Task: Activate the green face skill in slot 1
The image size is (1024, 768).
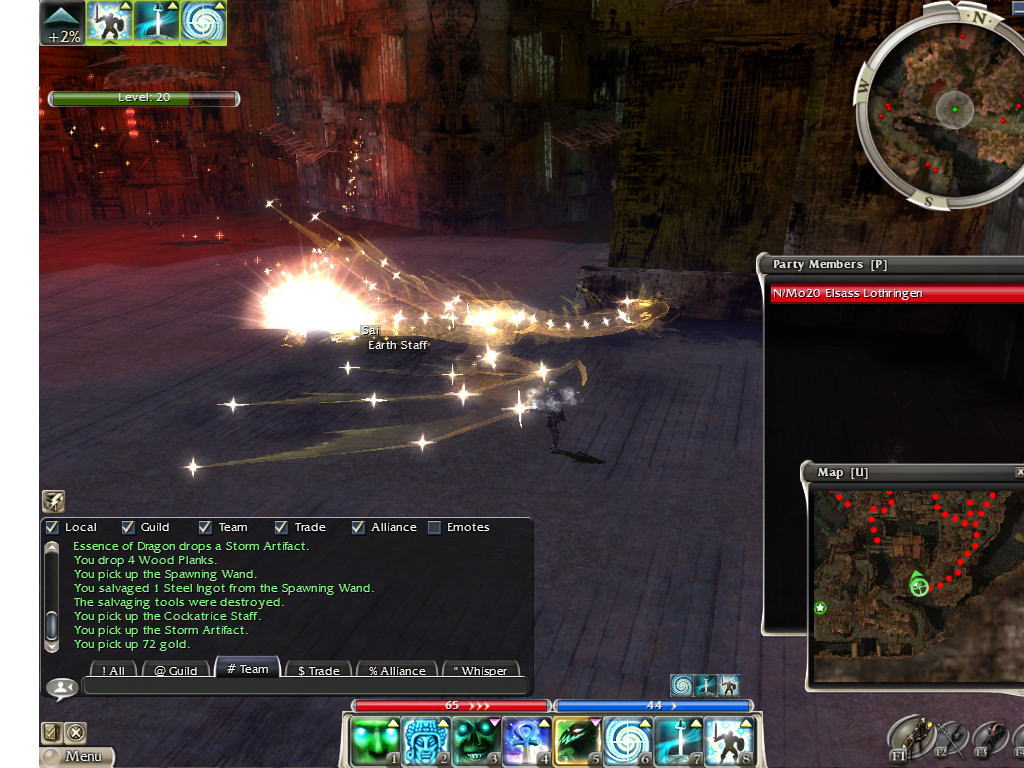Action: tap(375, 741)
